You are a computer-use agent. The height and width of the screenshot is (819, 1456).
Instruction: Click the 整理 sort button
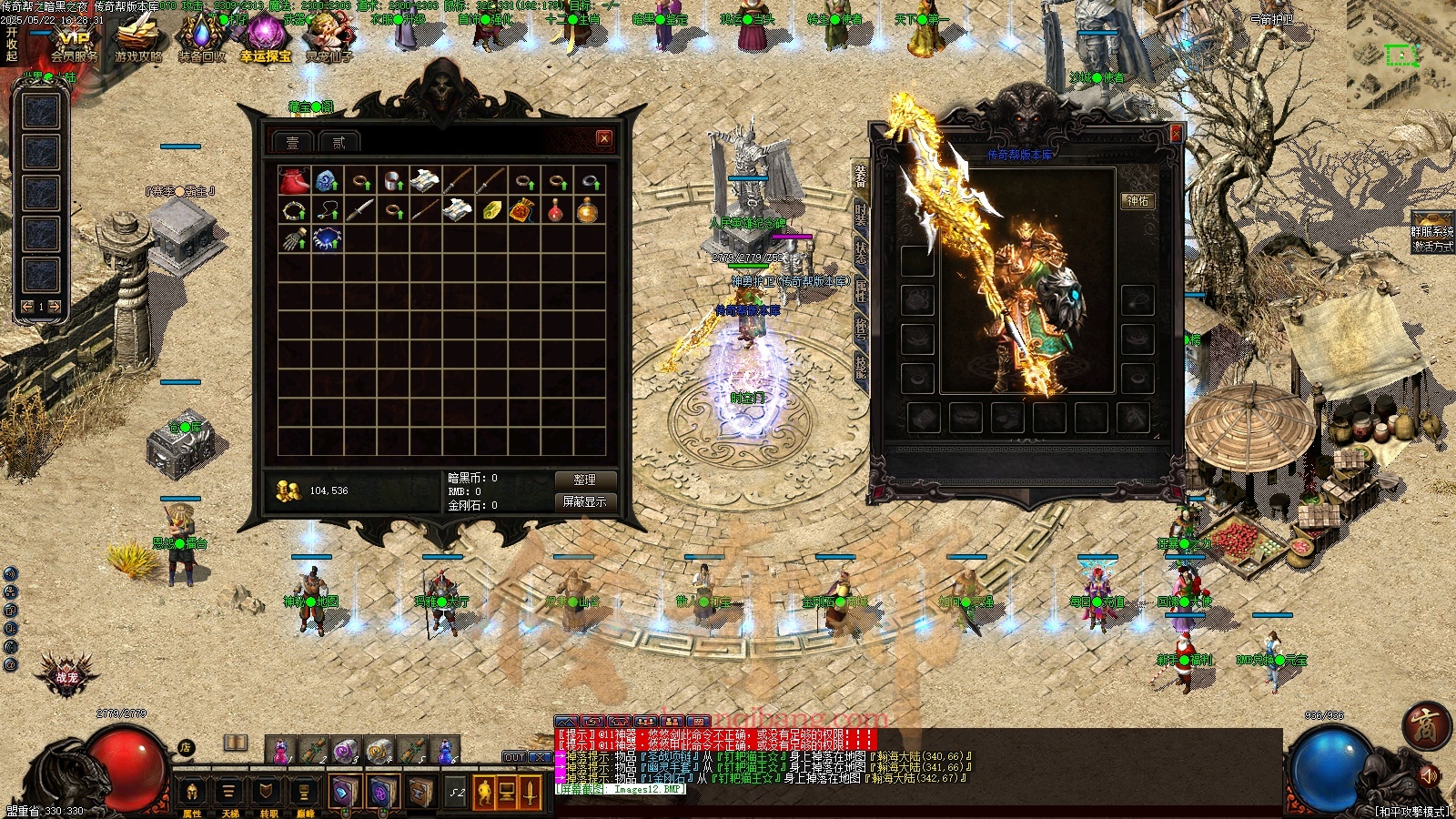585,480
